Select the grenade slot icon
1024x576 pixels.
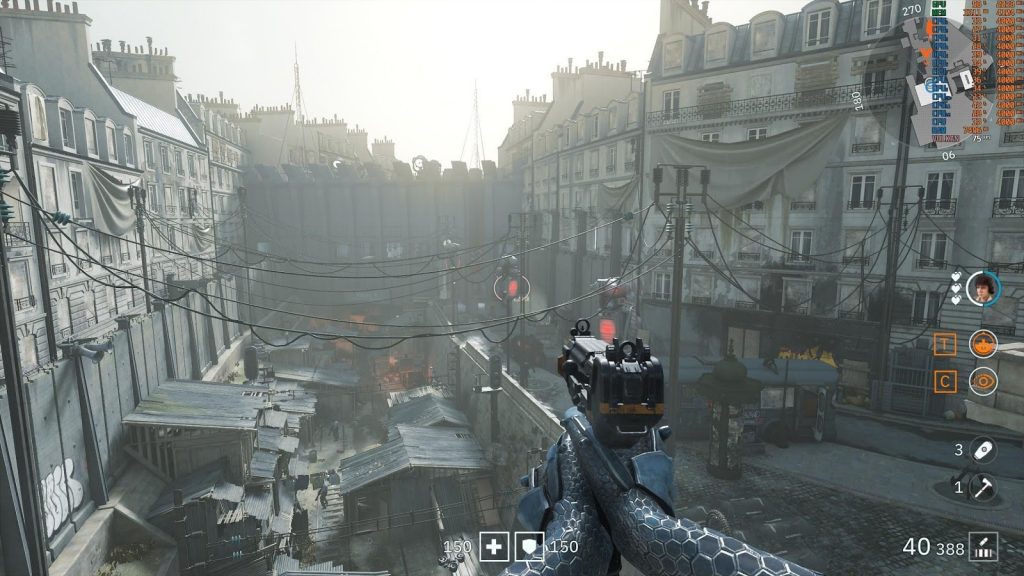tap(983, 450)
